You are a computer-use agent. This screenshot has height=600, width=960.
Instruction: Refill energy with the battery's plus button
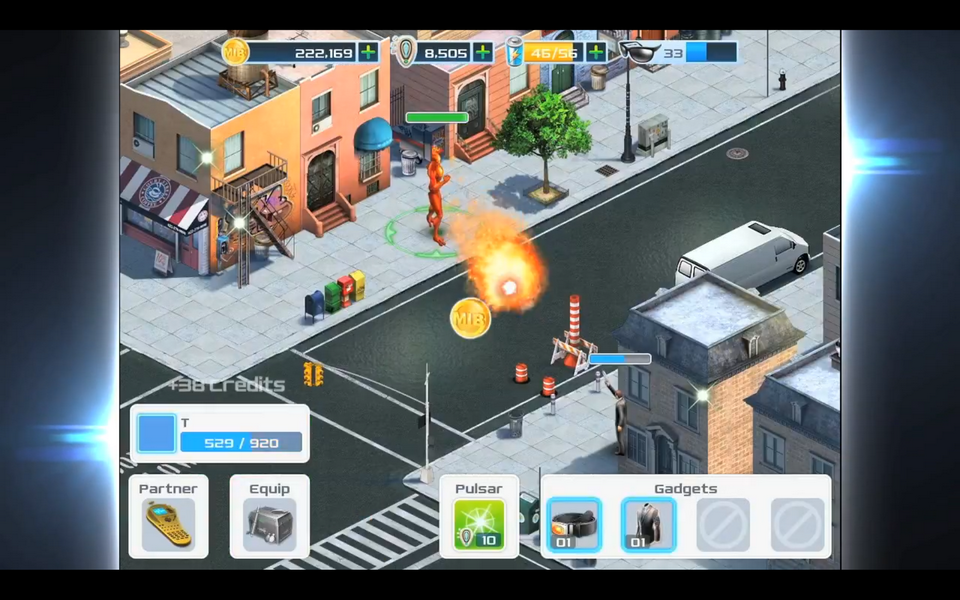pyautogui.click(x=596, y=52)
